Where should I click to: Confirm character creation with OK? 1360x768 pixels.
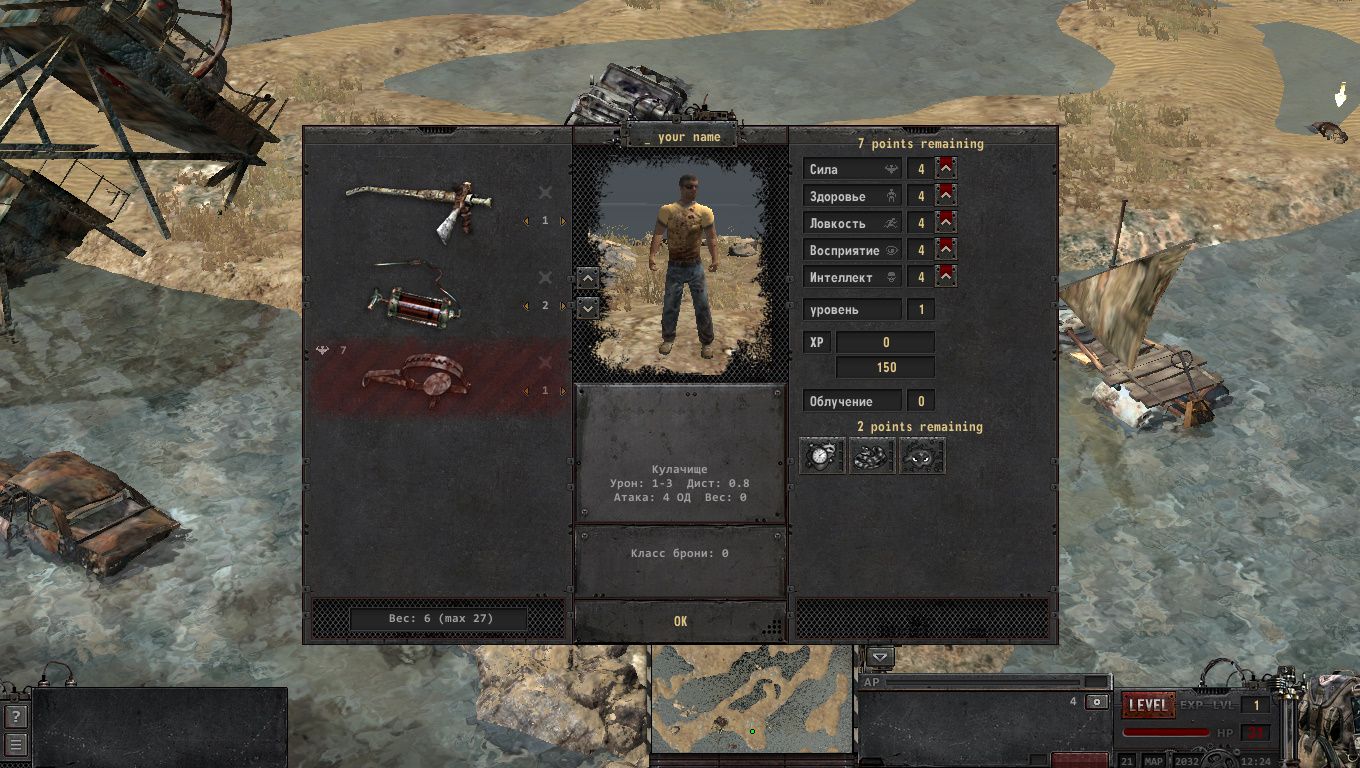pyautogui.click(x=680, y=621)
